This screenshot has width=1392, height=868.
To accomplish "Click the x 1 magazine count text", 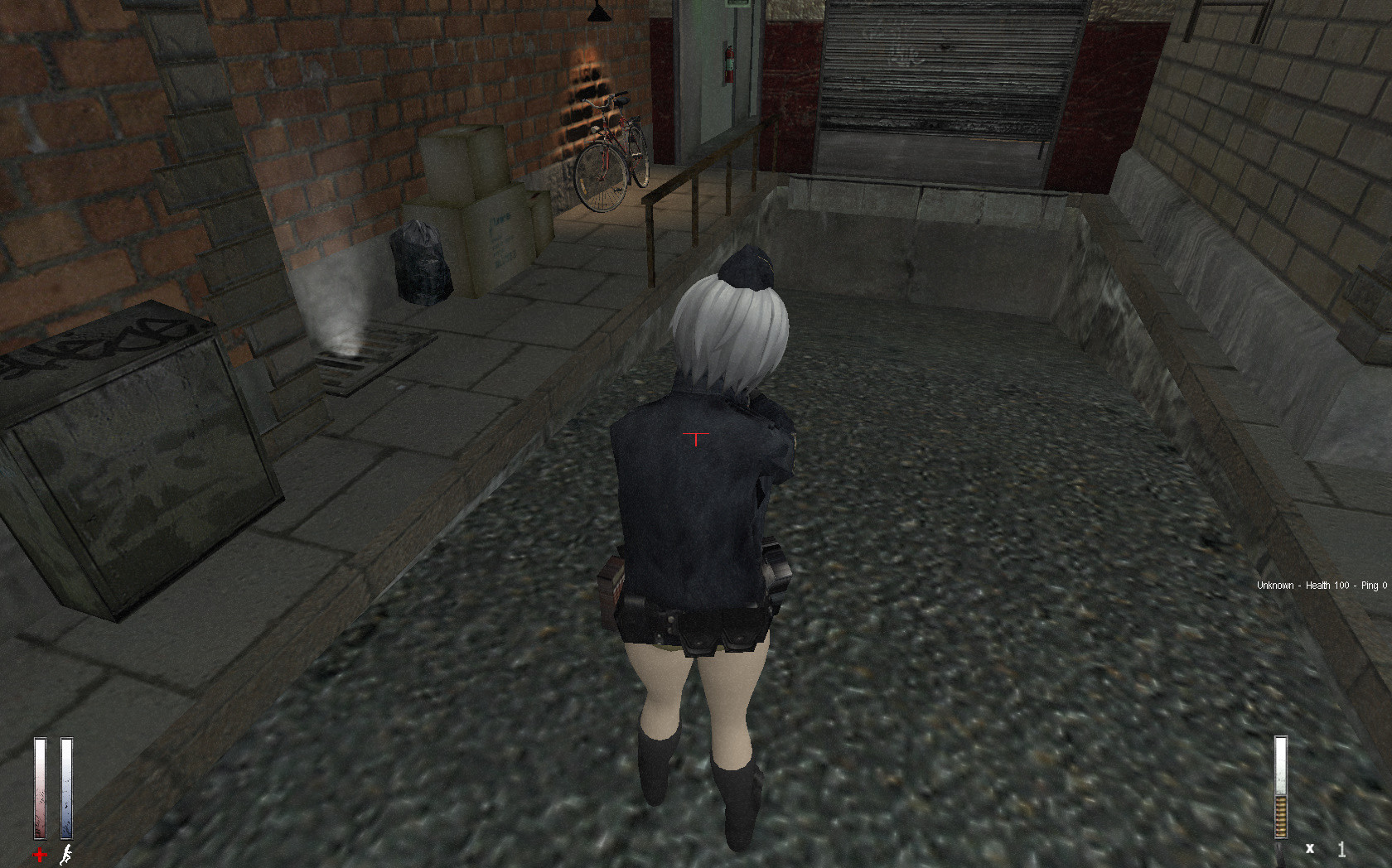I will (1326, 849).
